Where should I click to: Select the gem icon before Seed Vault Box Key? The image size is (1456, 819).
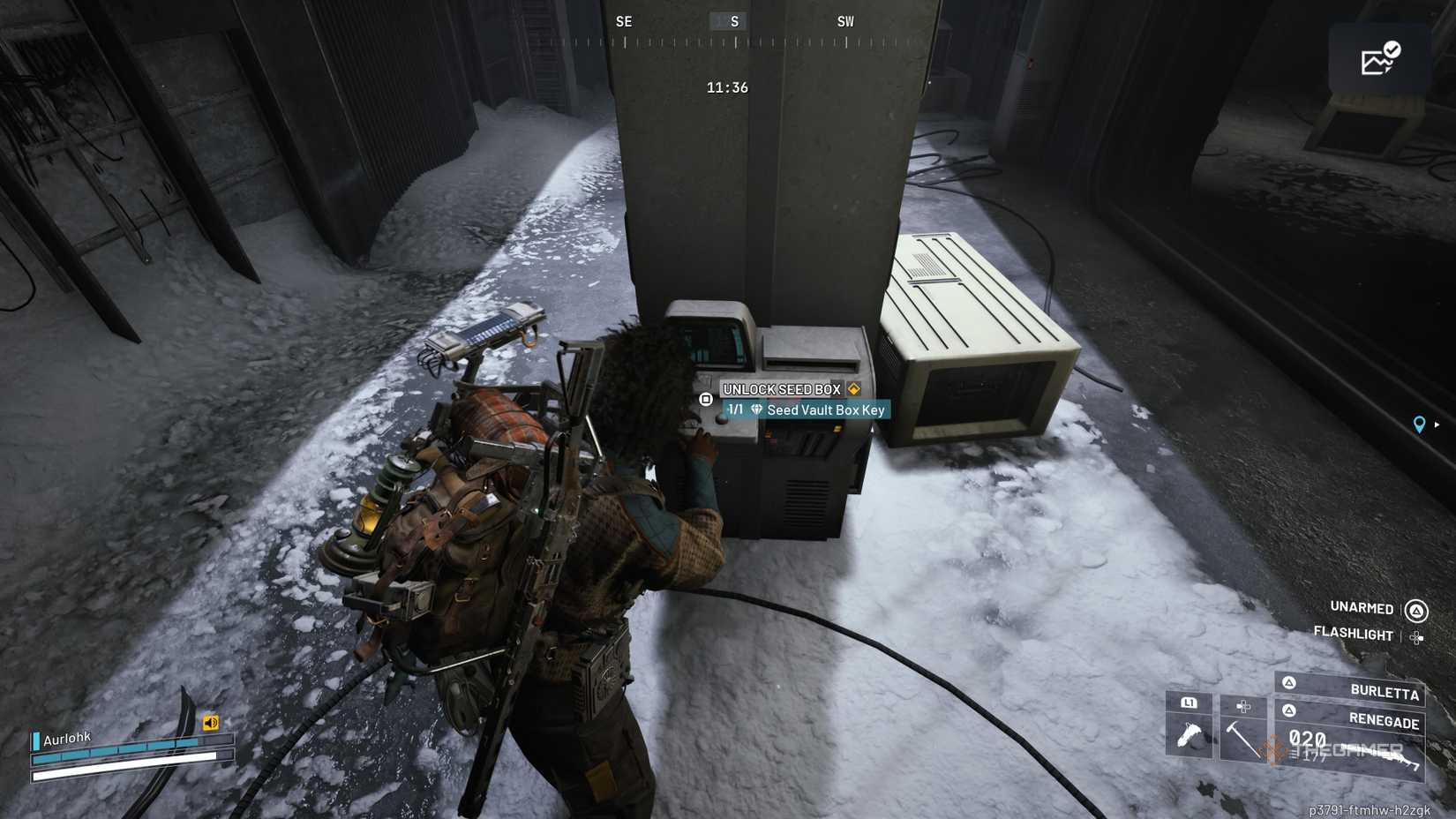point(756,409)
